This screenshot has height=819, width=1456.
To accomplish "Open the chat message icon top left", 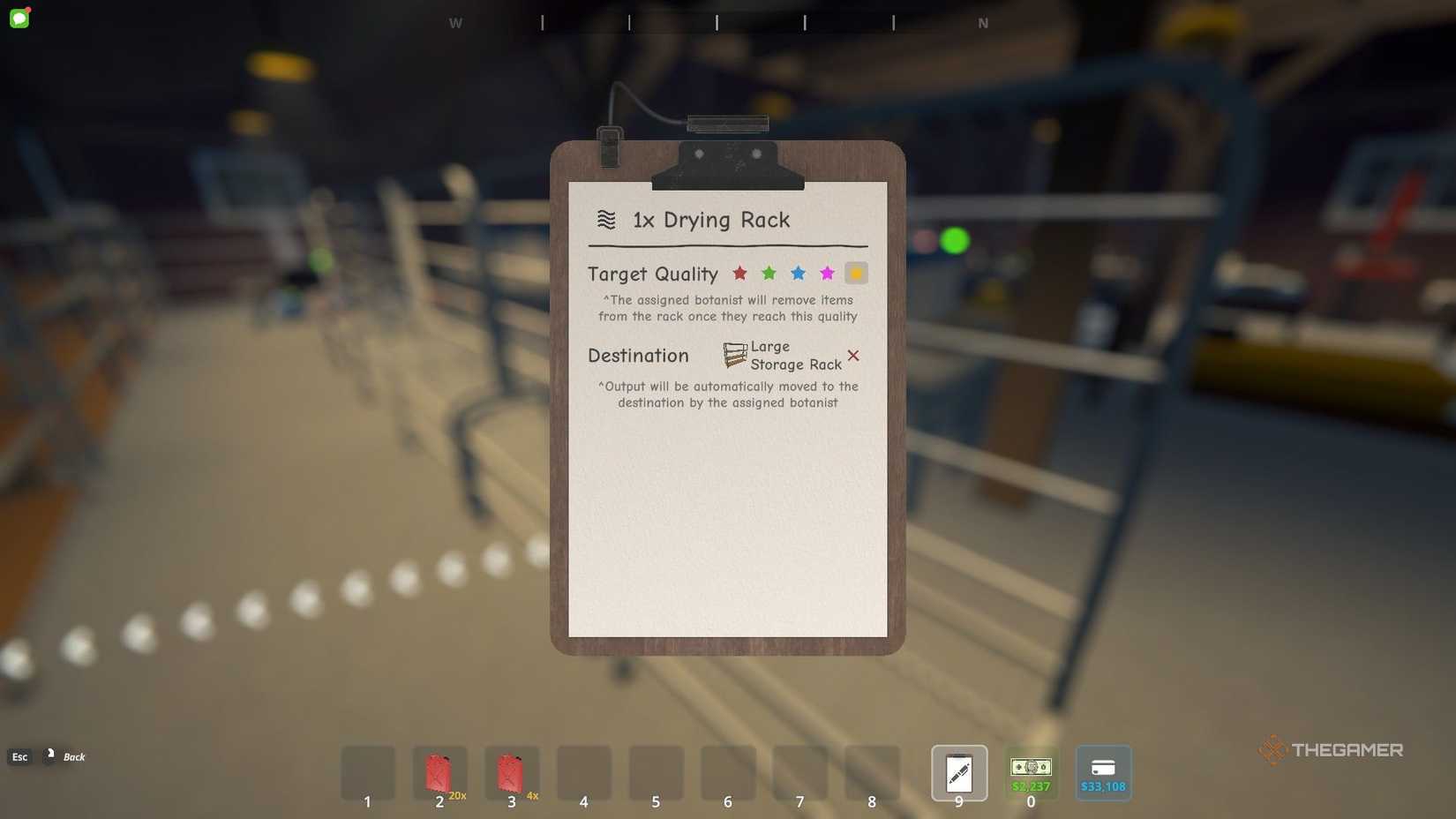I will pyautogui.click(x=19, y=18).
